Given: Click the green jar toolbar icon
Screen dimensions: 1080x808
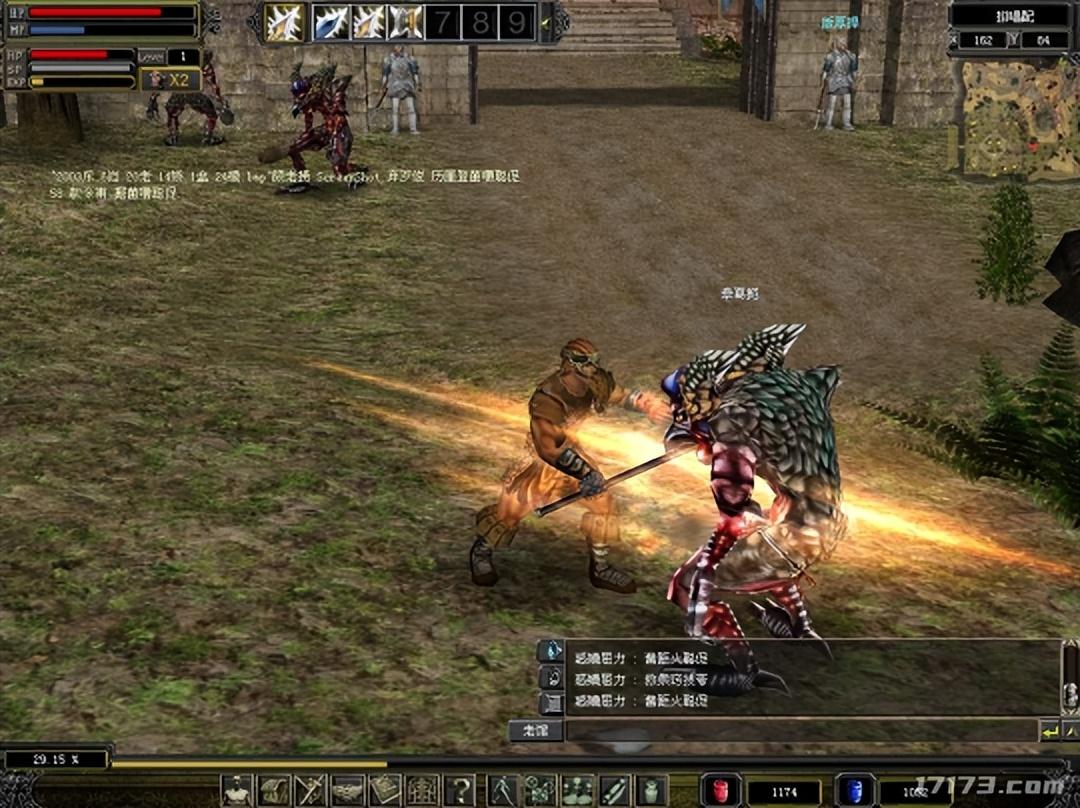Looking at the screenshot, I should point(652,790).
